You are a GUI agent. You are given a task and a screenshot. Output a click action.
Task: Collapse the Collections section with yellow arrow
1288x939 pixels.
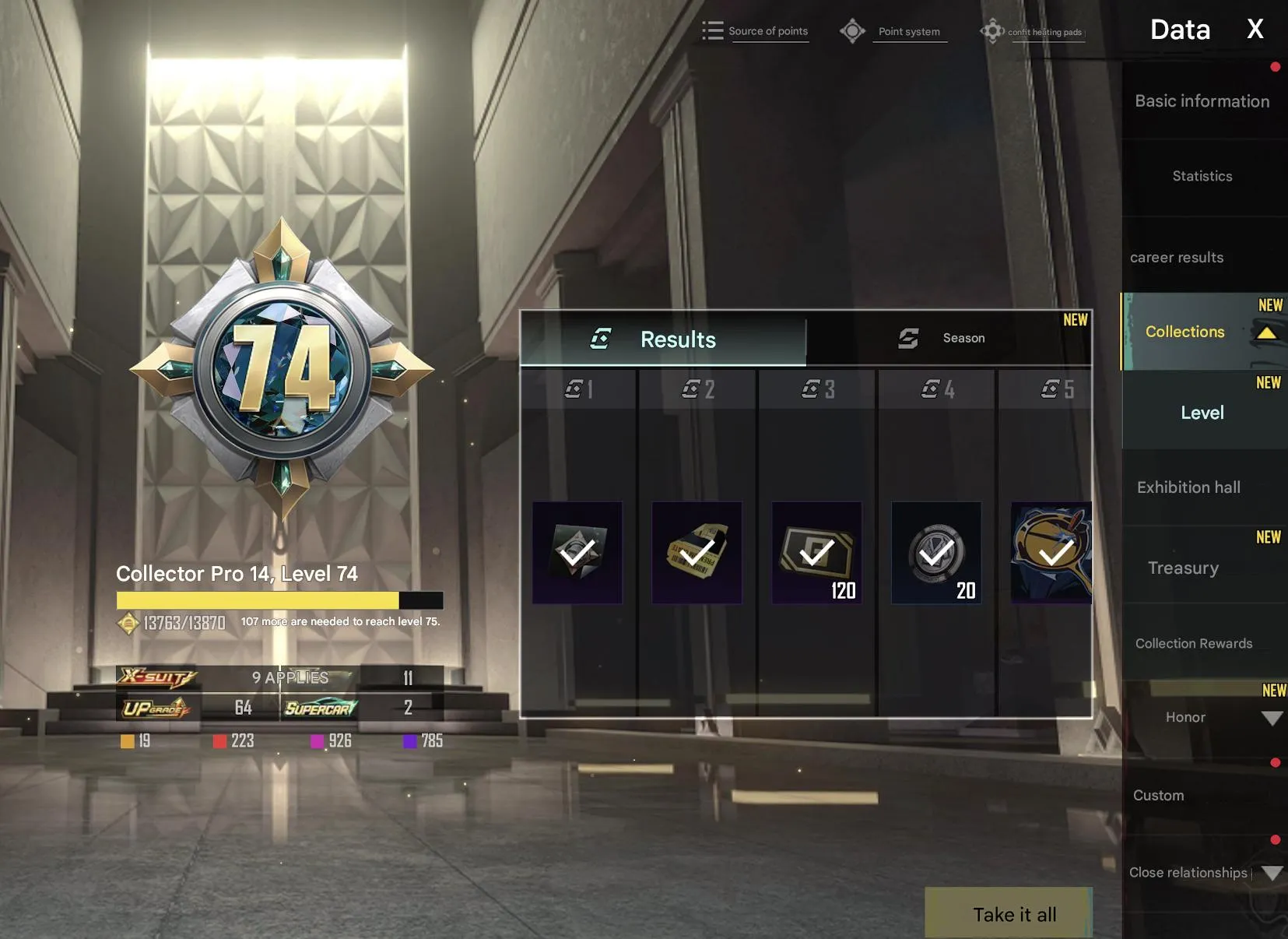pos(1266,333)
